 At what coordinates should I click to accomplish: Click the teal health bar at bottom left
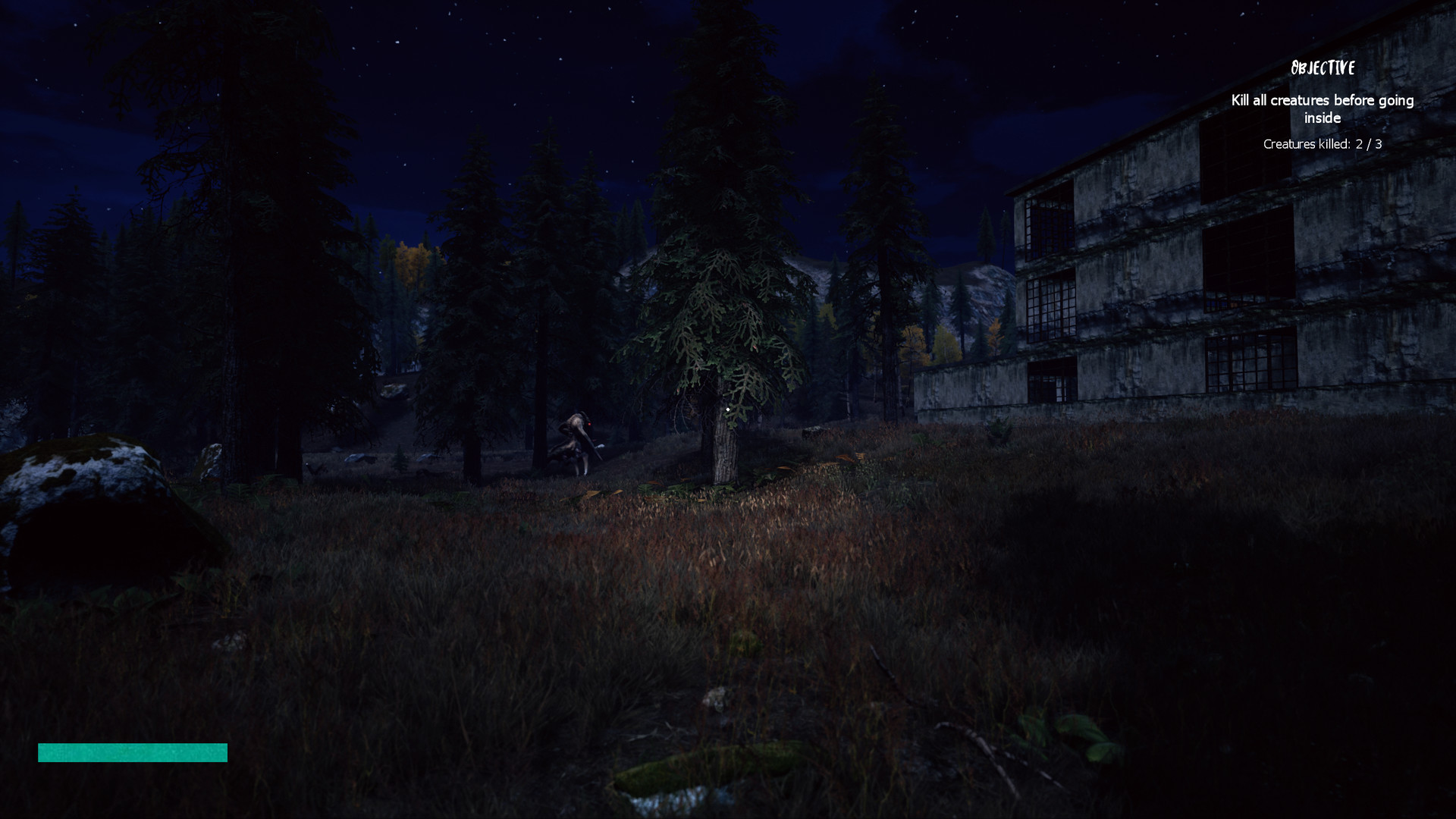133,753
